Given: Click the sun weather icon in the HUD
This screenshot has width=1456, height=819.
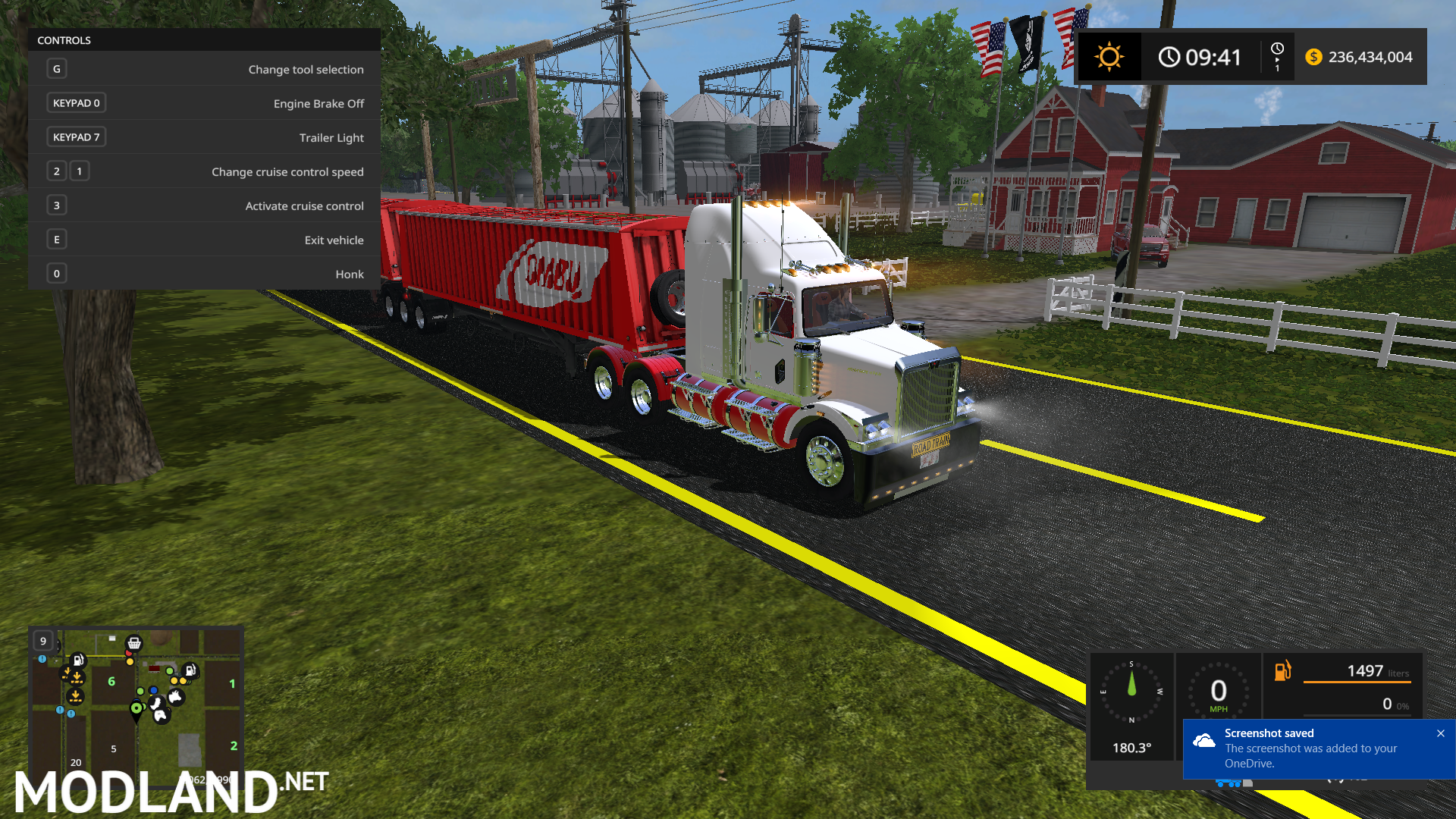Looking at the screenshot, I should pyautogui.click(x=1109, y=56).
